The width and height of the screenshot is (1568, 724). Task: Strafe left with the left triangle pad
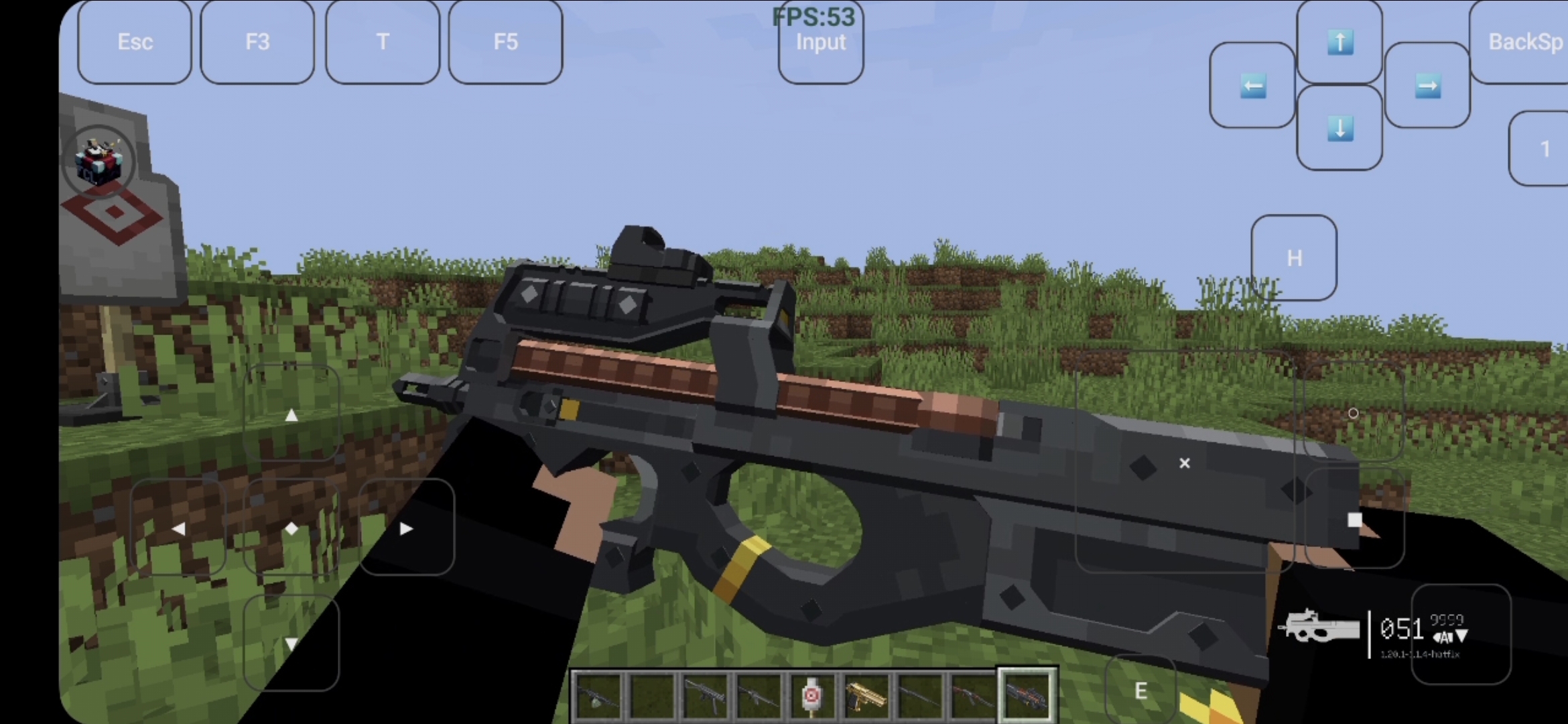[x=178, y=528]
